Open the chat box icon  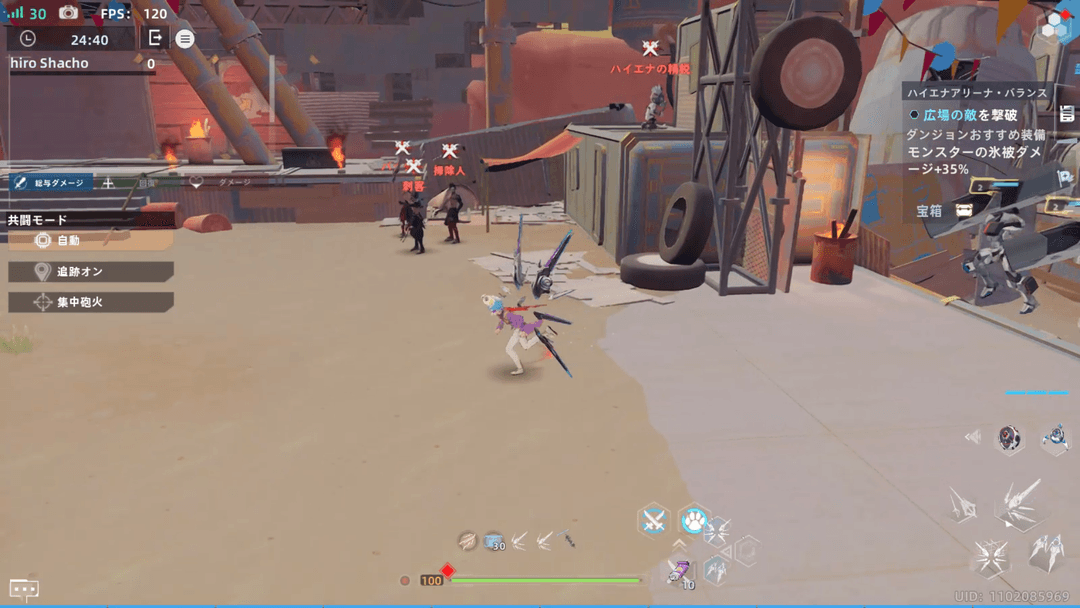click(x=24, y=589)
